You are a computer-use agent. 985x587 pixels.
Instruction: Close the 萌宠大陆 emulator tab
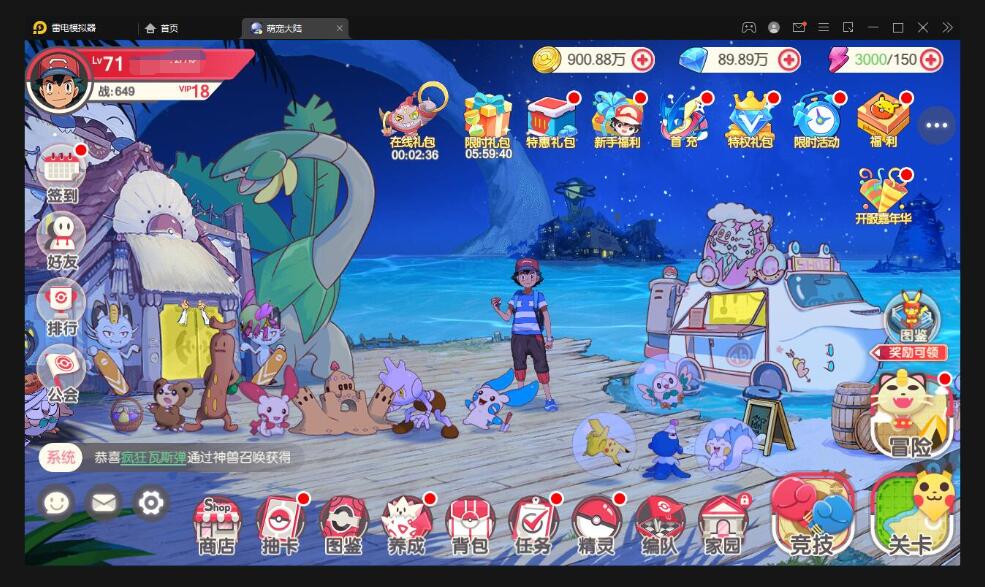pos(340,28)
